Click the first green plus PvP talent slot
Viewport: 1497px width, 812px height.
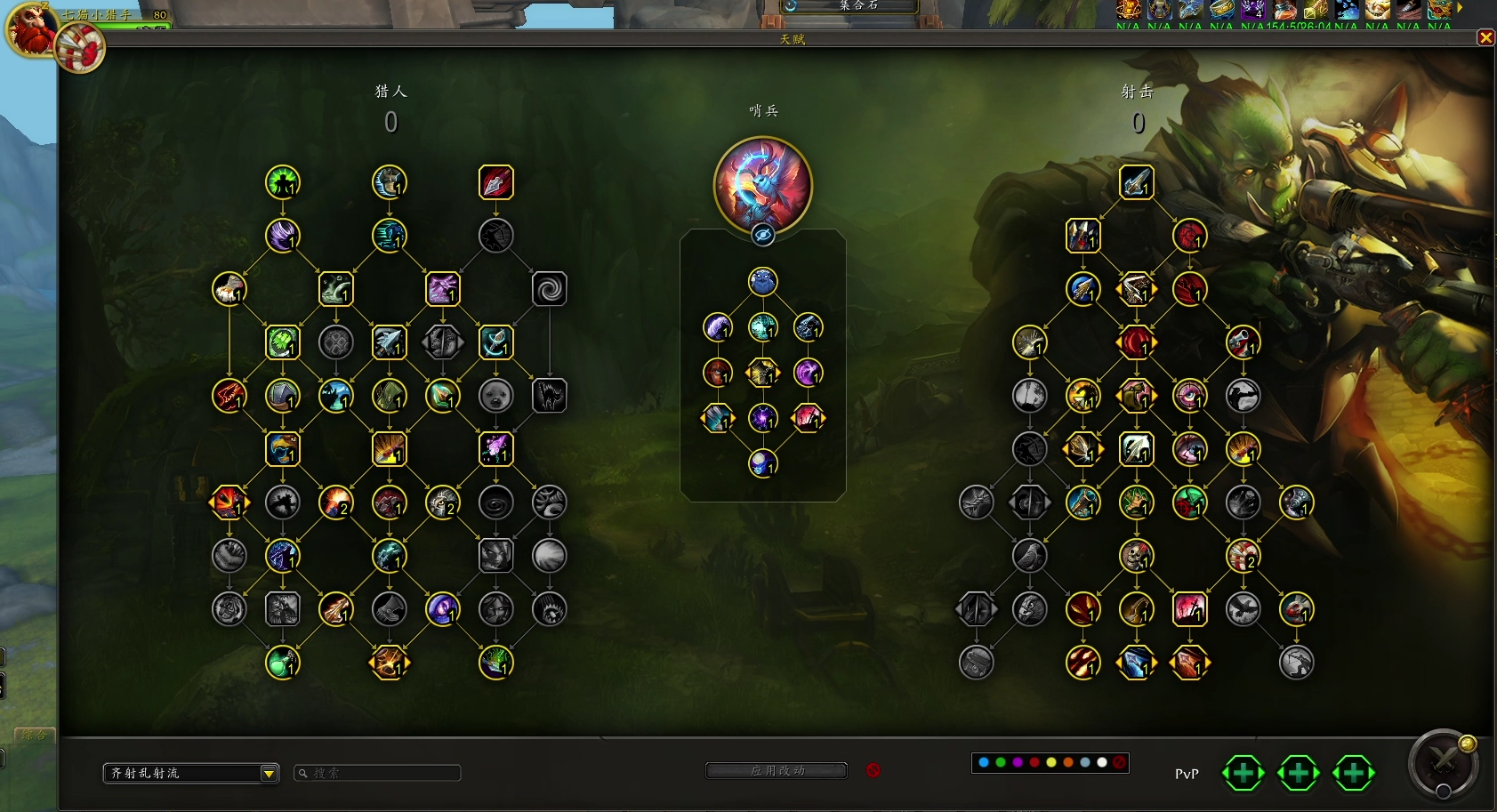(x=1243, y=773)
